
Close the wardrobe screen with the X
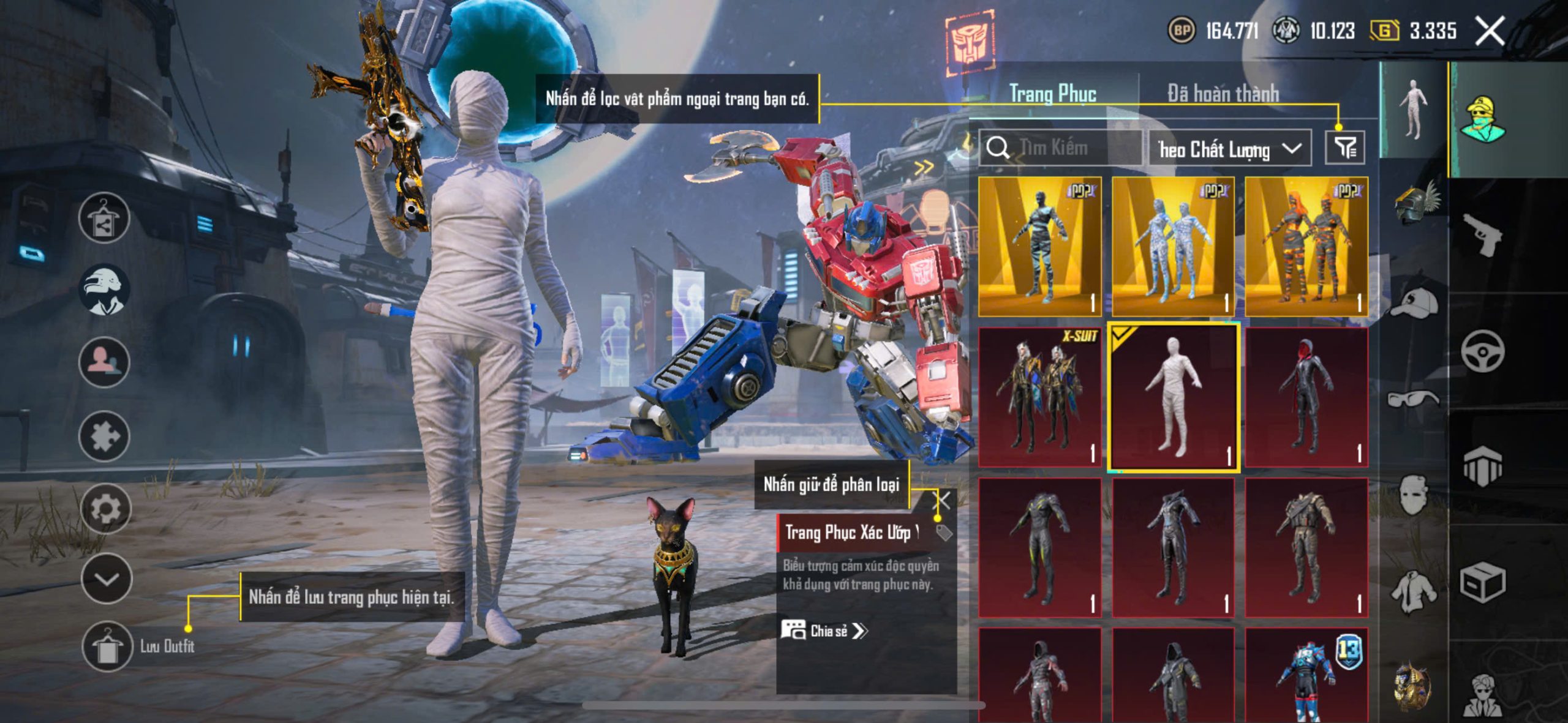point(1490,31)
